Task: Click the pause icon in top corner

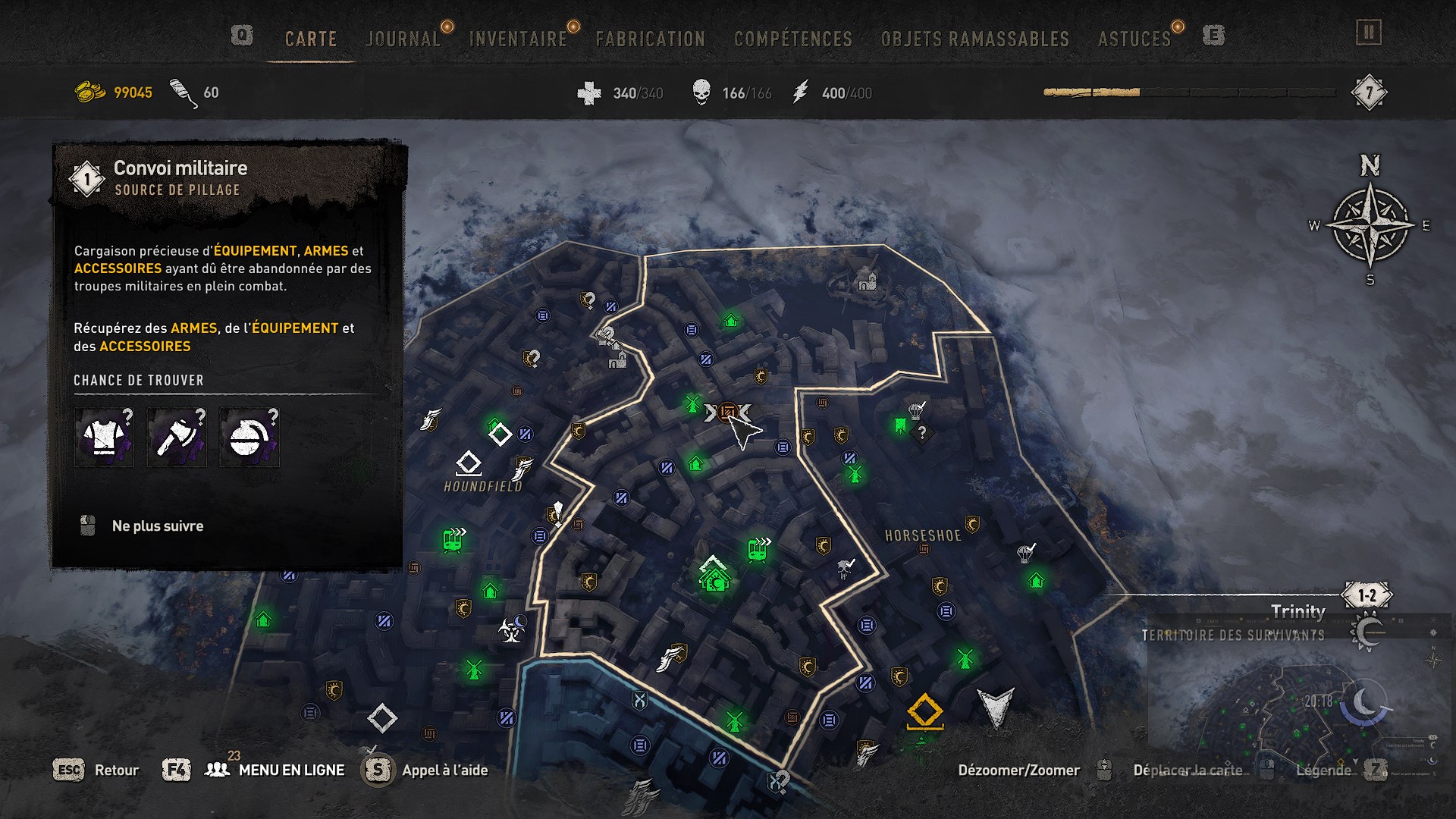Action: [x=1368, y=33]
